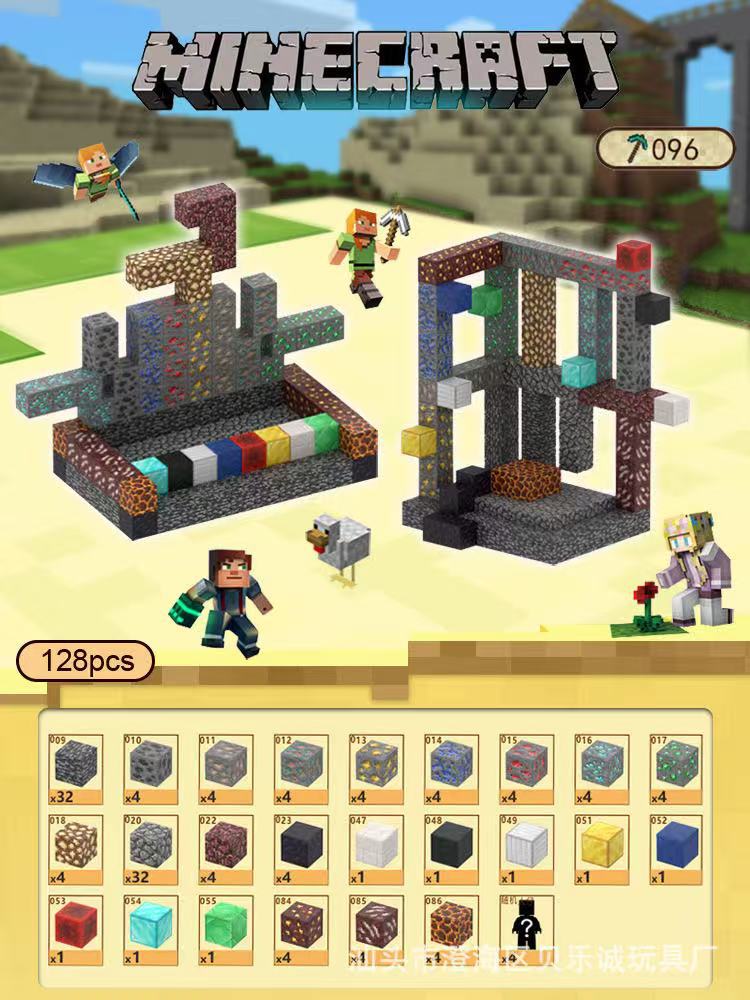The height and width of the screenshot is (1000, 750).
Task: Select the bedrock block slot numbered 009
Action: pos(76,769)
